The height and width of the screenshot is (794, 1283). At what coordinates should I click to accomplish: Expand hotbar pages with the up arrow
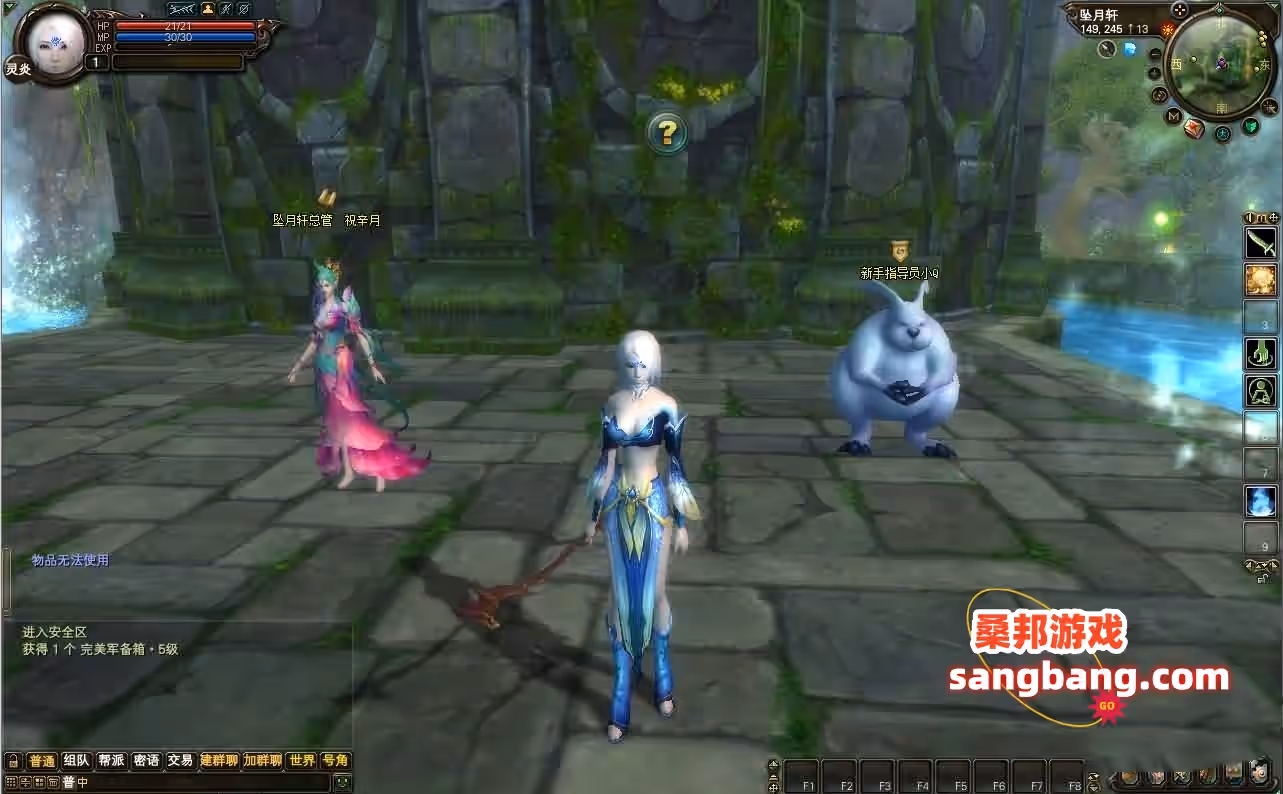[x=772, y=762]
